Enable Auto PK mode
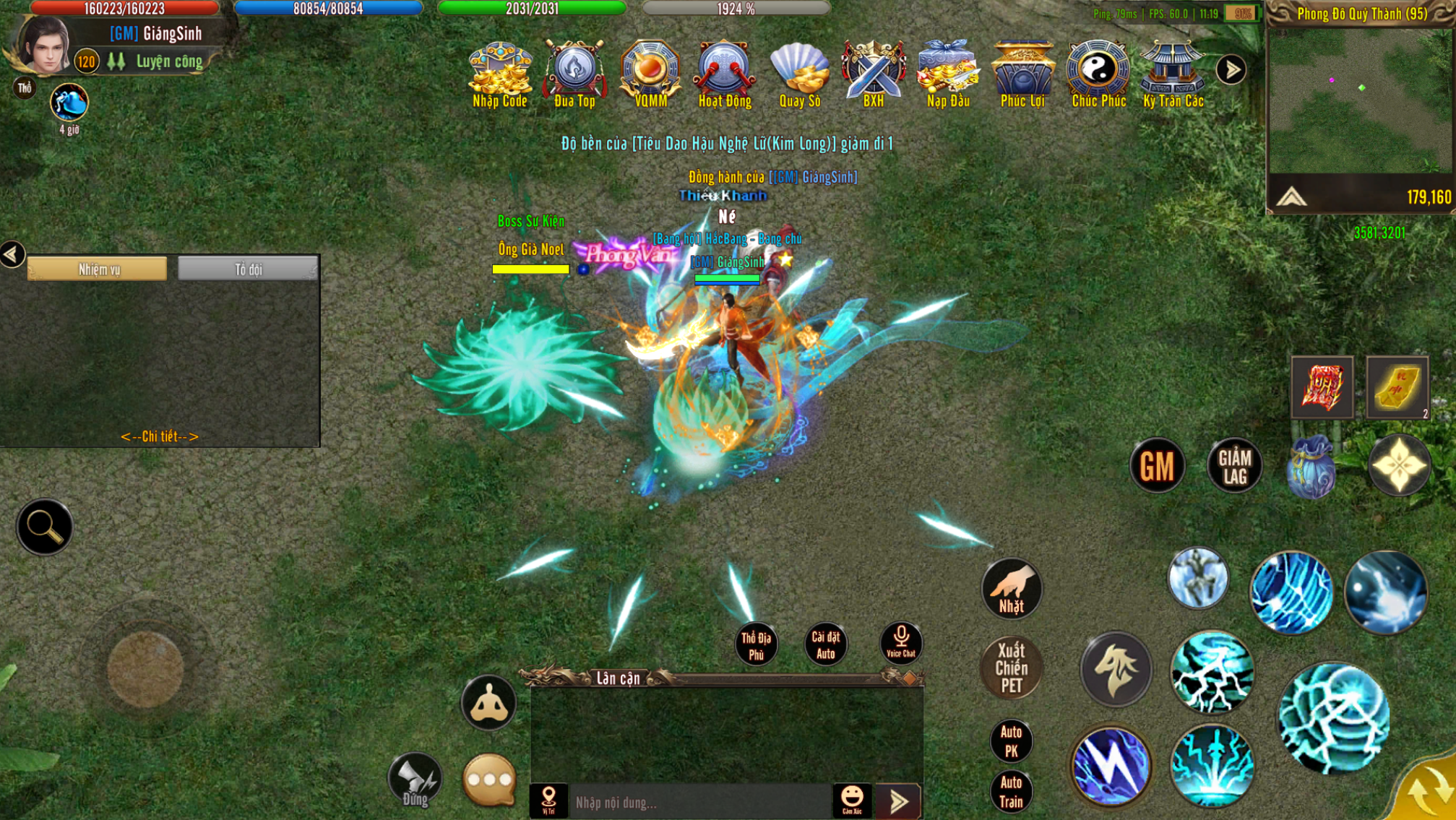The width and height of the screenshot is (1456, 820). [1011, 741]
